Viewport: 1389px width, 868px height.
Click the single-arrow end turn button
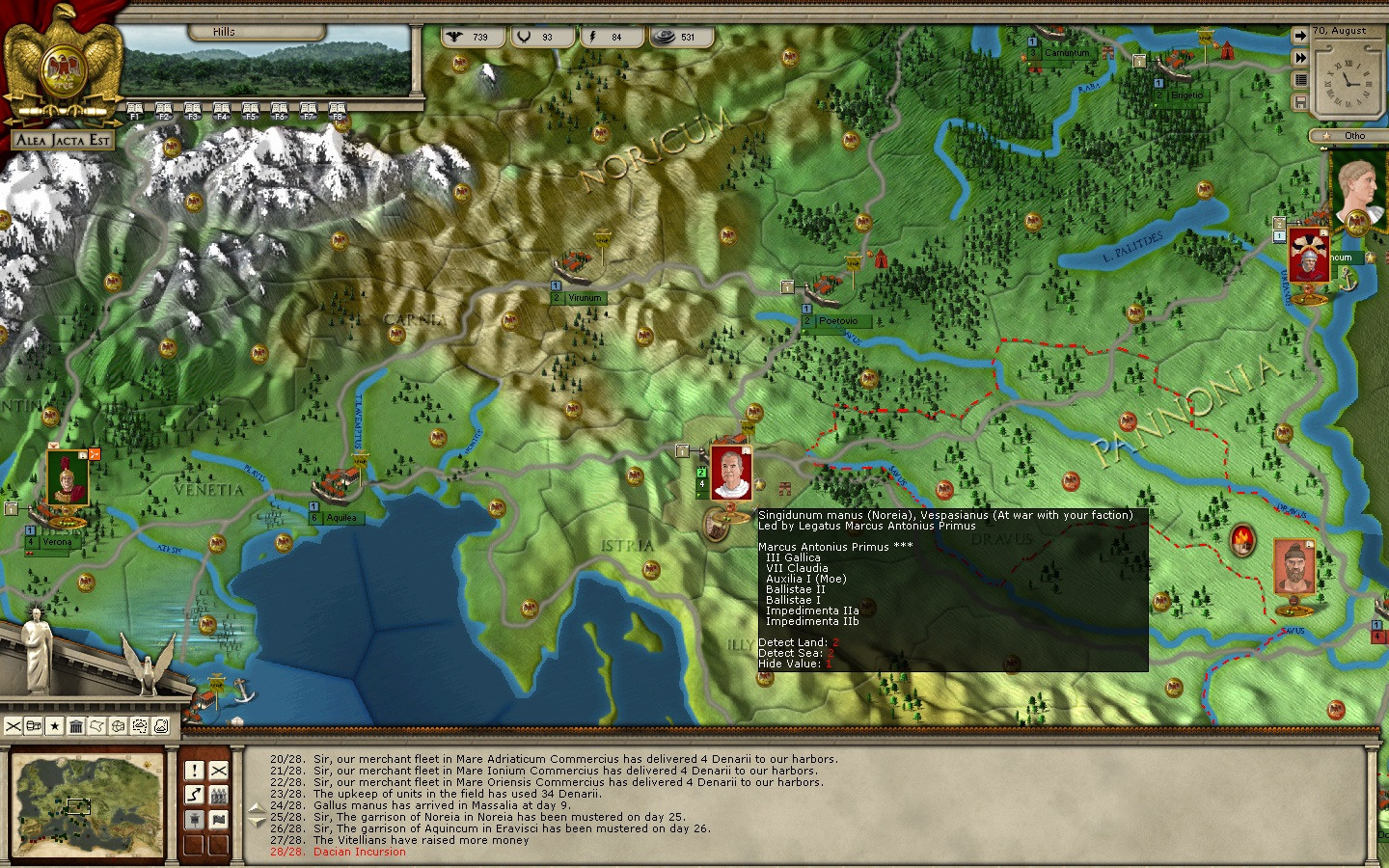pos(1300,36)
